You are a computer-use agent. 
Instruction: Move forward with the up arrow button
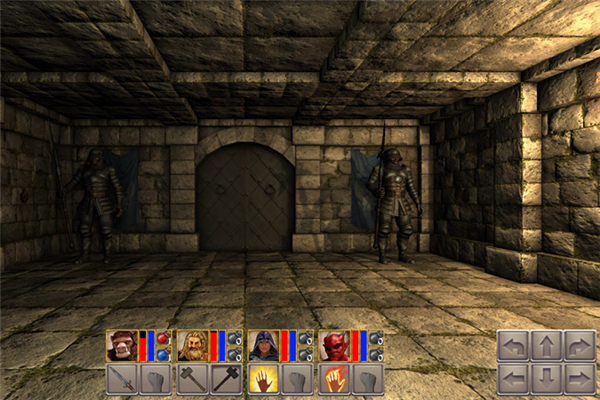(546, 347)
